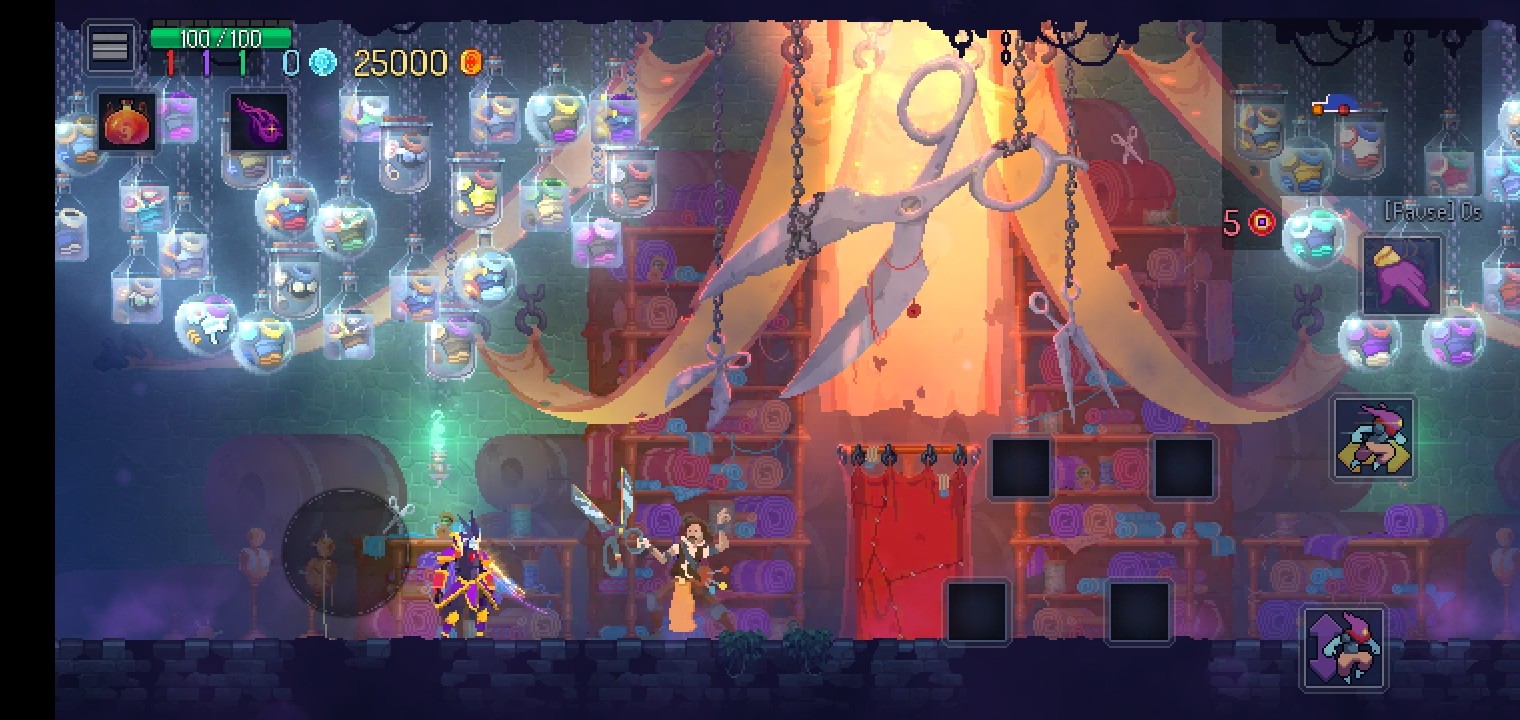Activate the purple flame skill icon
This screenshot has width=1520, height=720.
259,123
